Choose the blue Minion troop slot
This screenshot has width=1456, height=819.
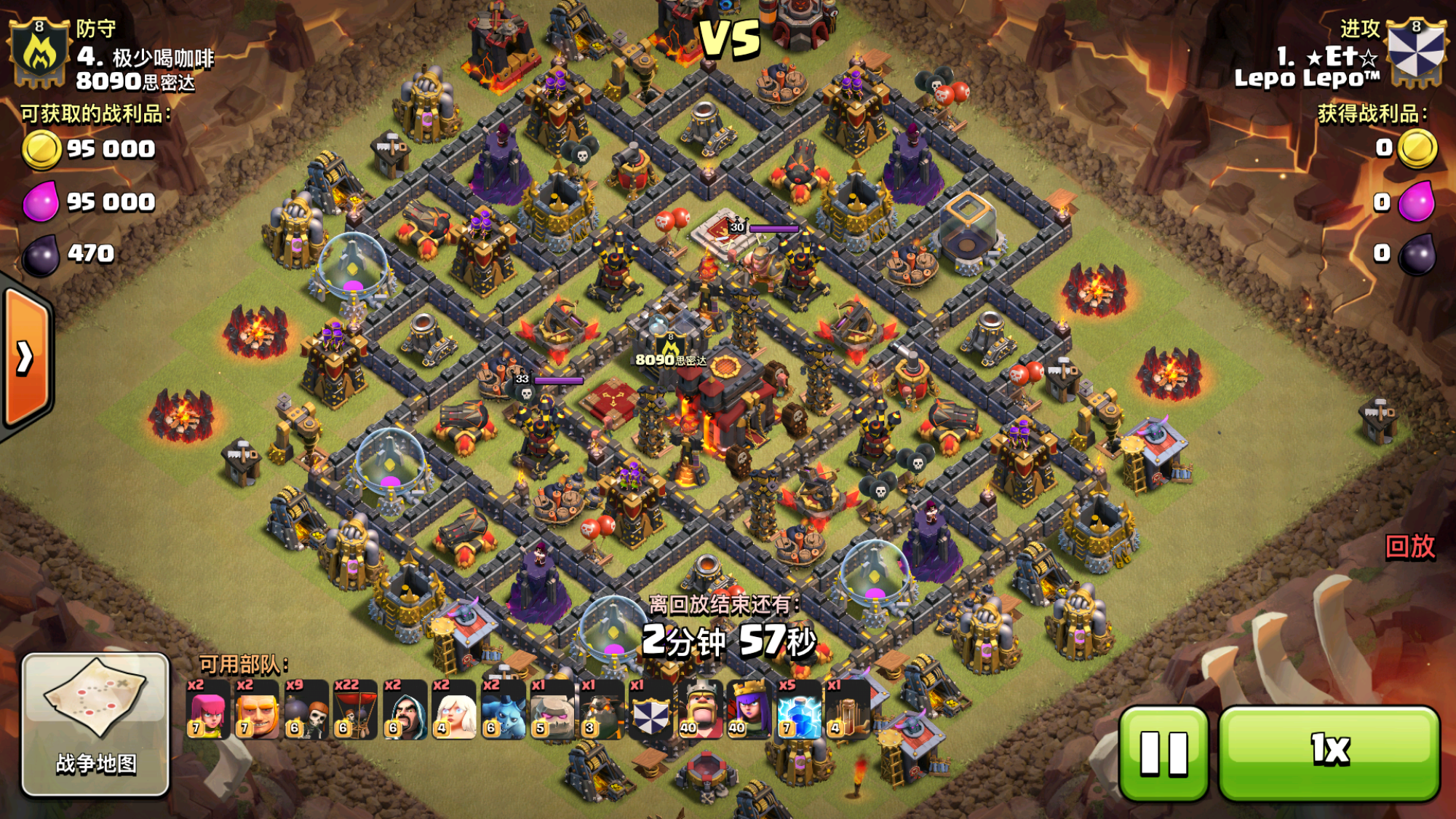point(504,710)
